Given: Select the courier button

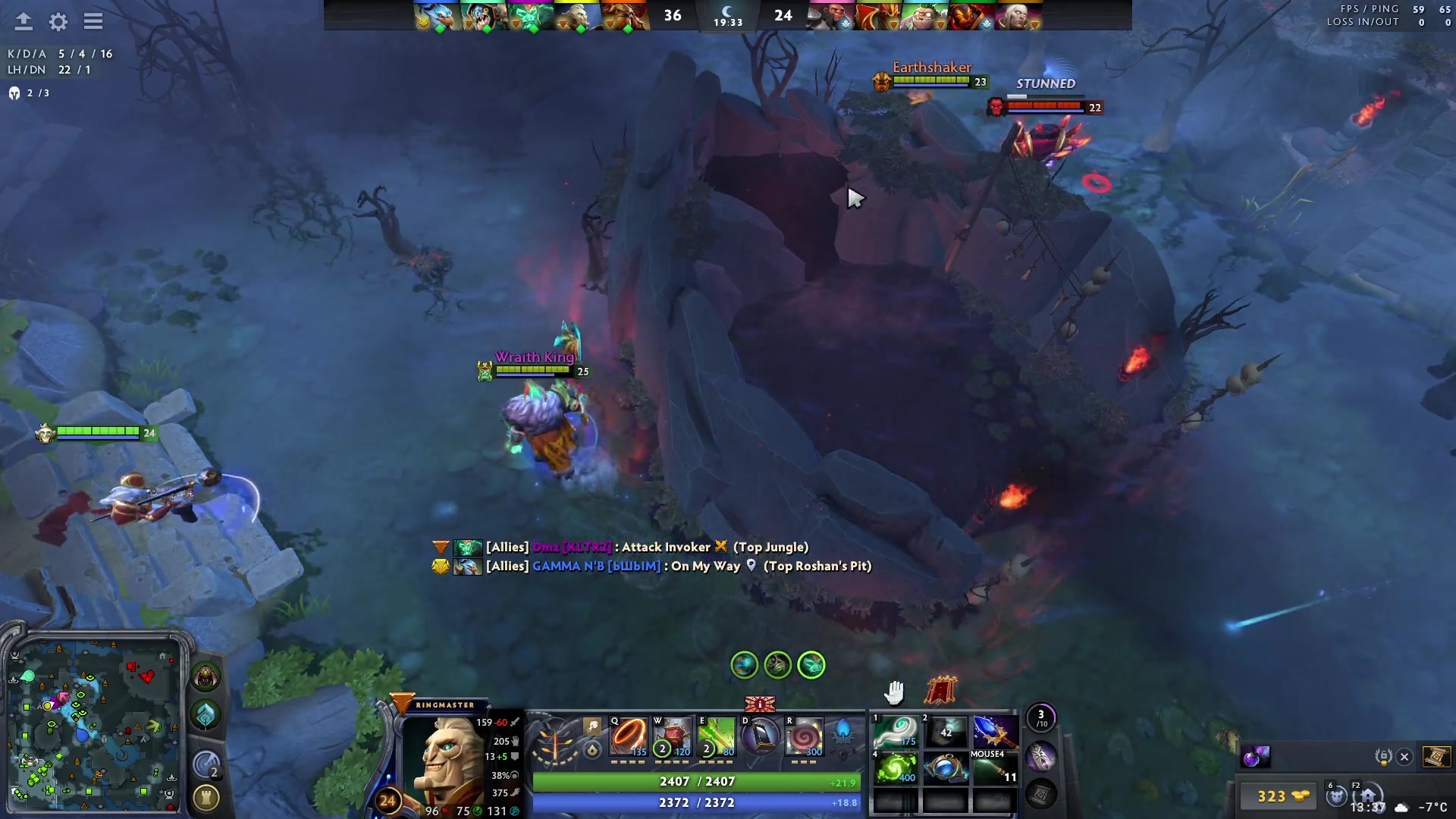Looking at the screenshot, I should (x=1336, y=796).
